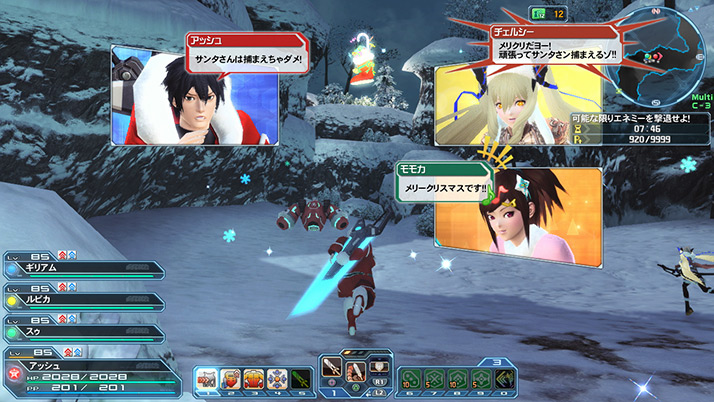Select party member ルビカ's status panel
The height and width of the screenshot is (402, 714).
[x=85, y=299]
